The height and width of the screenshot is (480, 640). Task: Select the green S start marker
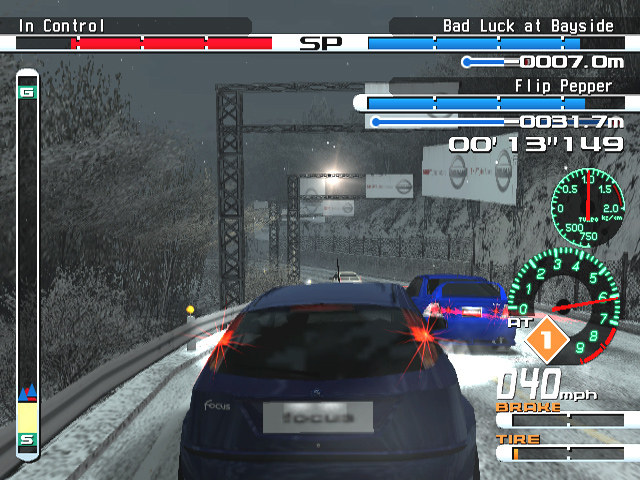tap(28, 439)
